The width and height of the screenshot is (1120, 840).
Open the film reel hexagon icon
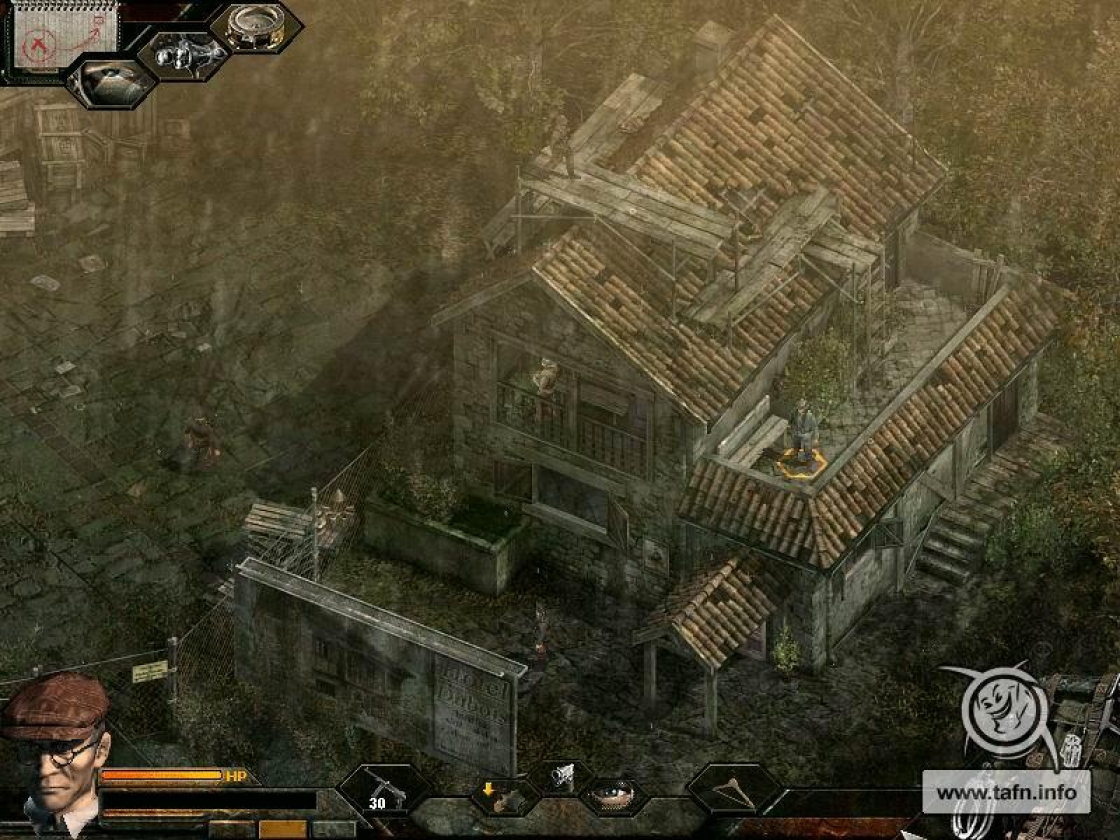[x=254, y=25]
